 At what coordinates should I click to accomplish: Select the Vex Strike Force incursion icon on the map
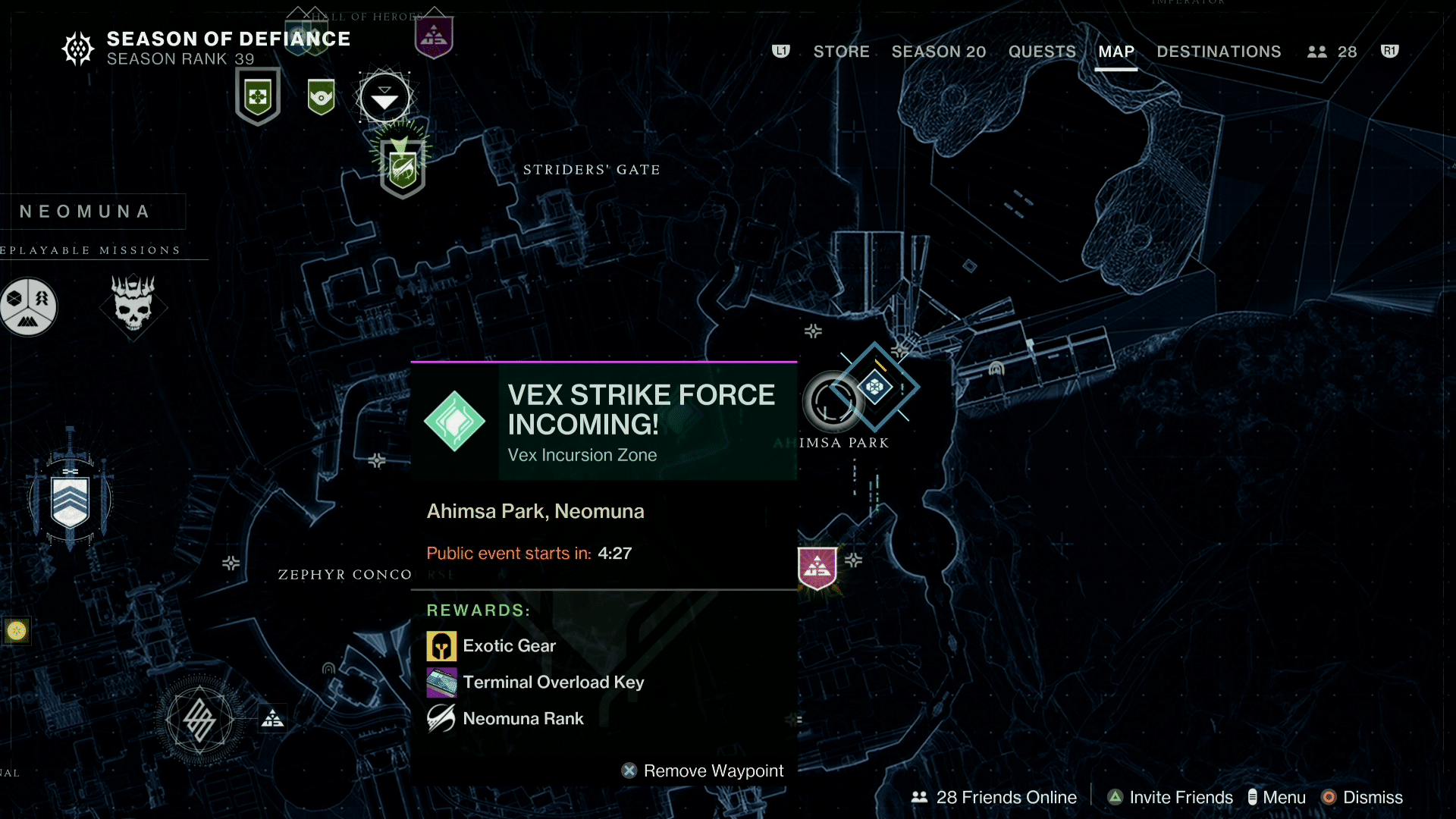[x=876, y=387]
